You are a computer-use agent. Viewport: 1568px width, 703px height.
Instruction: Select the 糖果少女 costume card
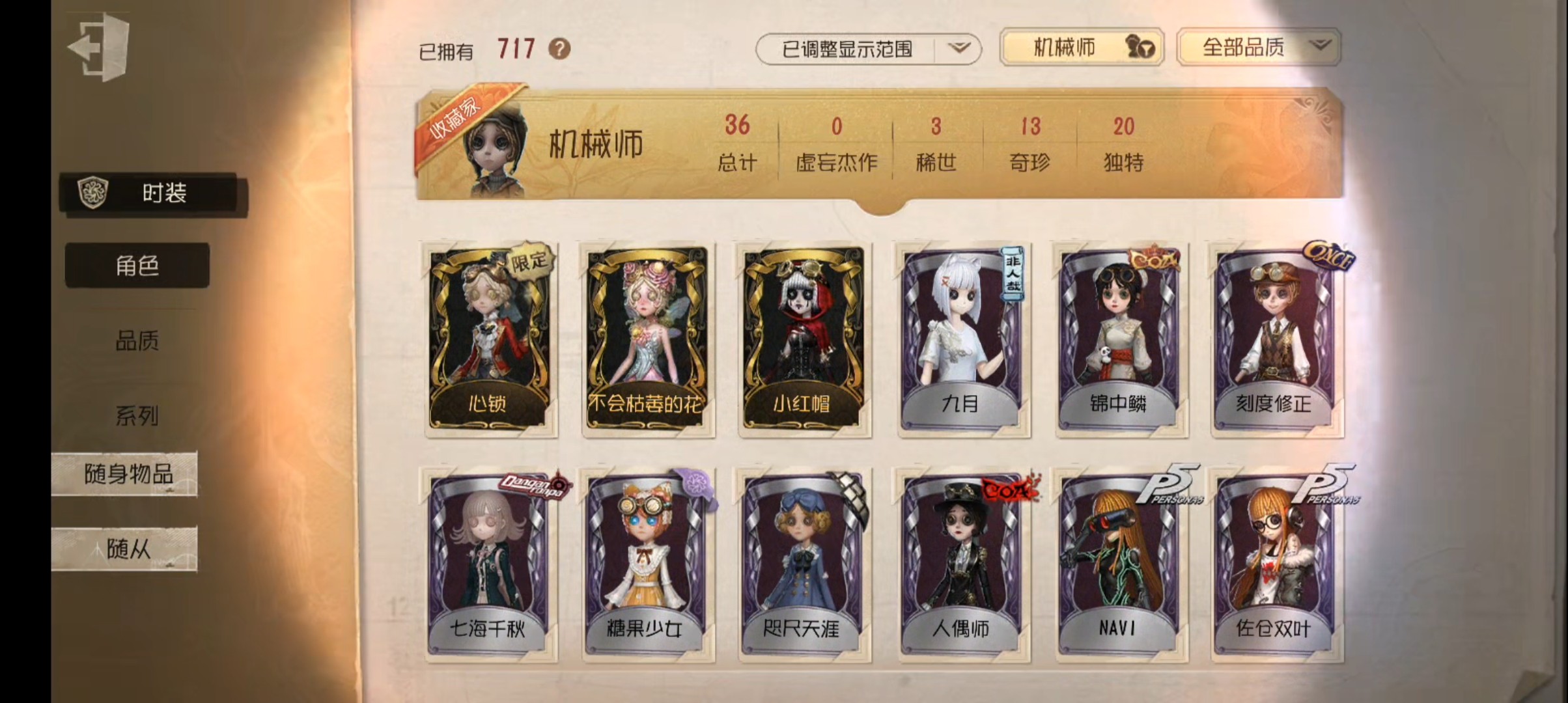(x=646, y=563)
